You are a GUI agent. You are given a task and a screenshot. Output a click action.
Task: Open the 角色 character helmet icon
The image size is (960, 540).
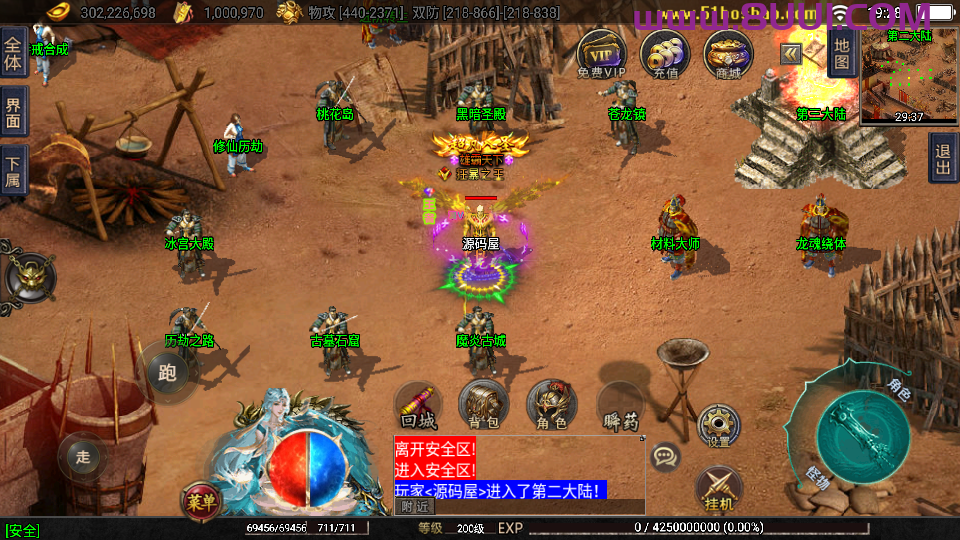[551, 405]
